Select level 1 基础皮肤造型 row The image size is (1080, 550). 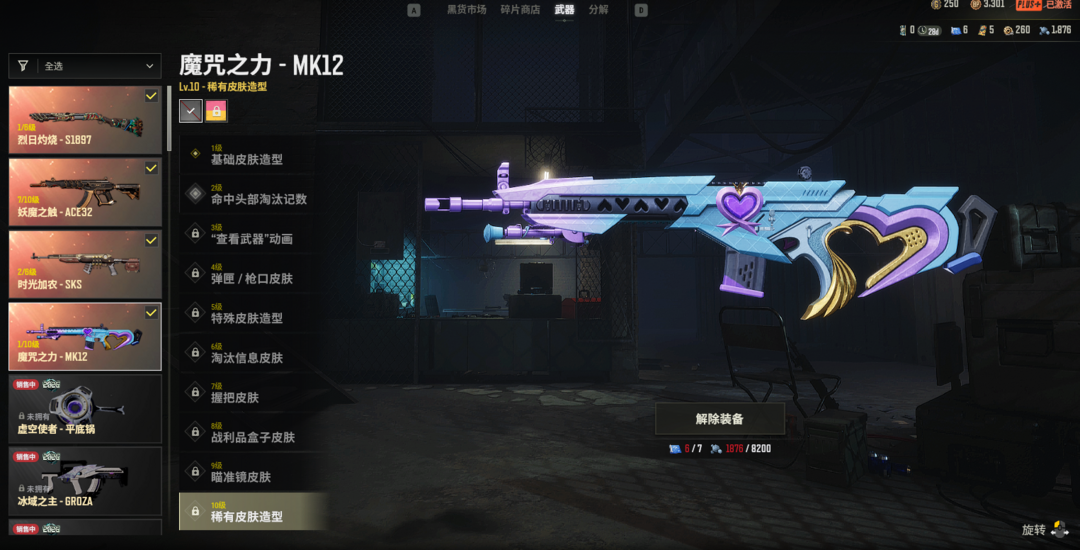click(x=253, y=155)
